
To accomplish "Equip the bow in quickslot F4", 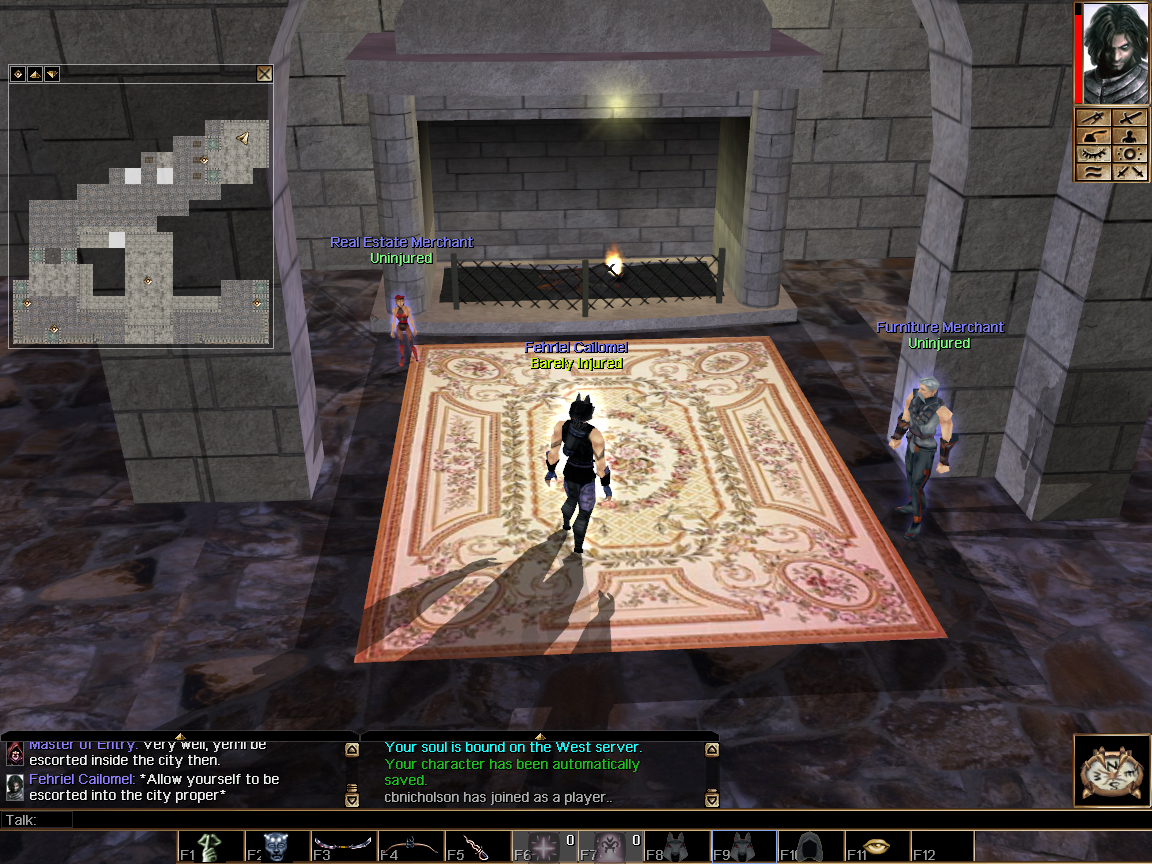I will coord(411,847).
